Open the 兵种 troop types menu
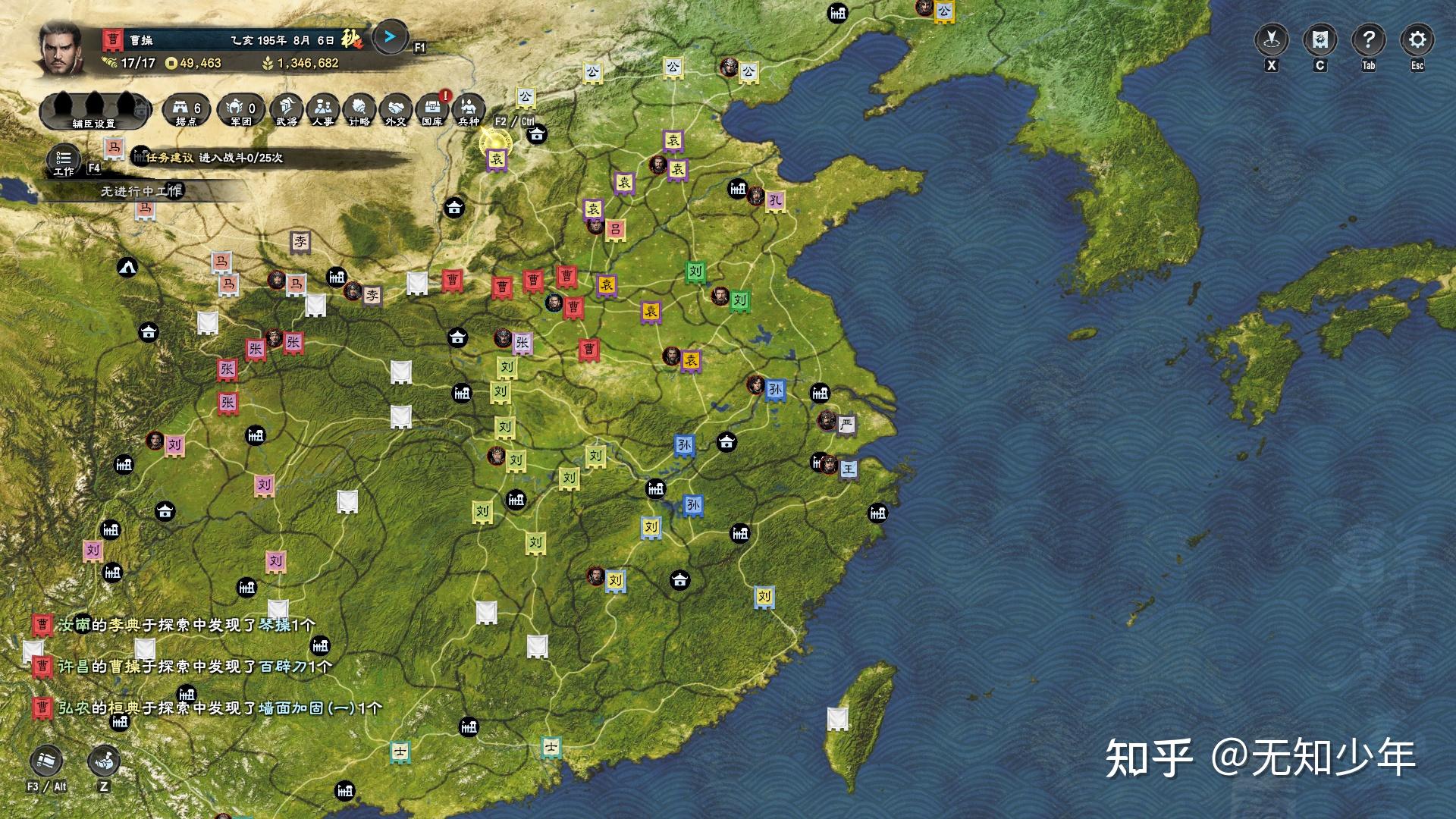The width and height of the screenshot is (1456, 819). [x=469, y=110]
